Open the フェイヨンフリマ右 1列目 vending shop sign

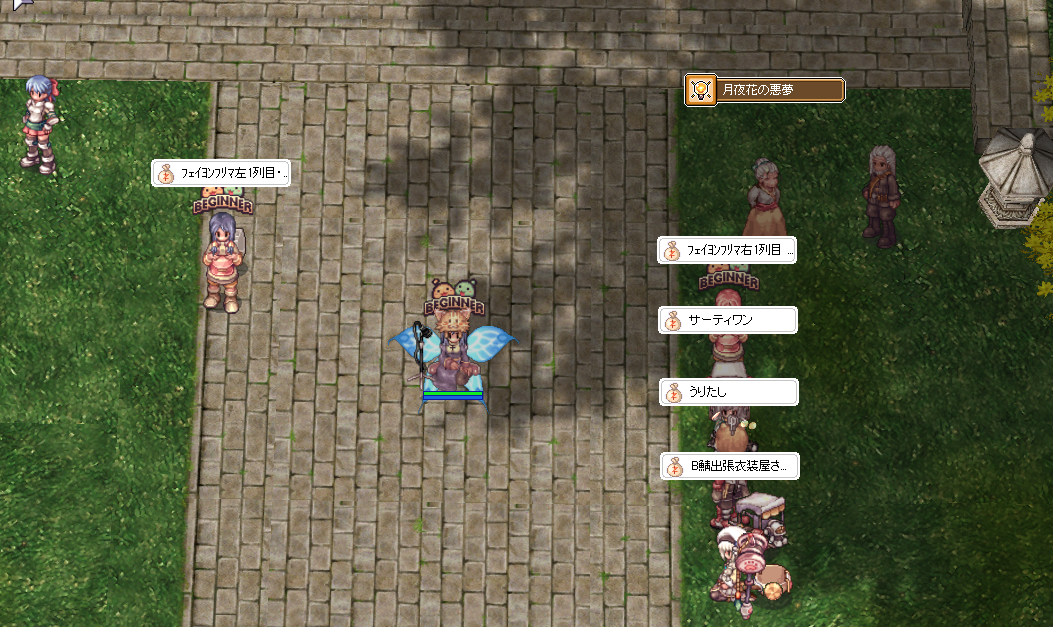(727, 250)
